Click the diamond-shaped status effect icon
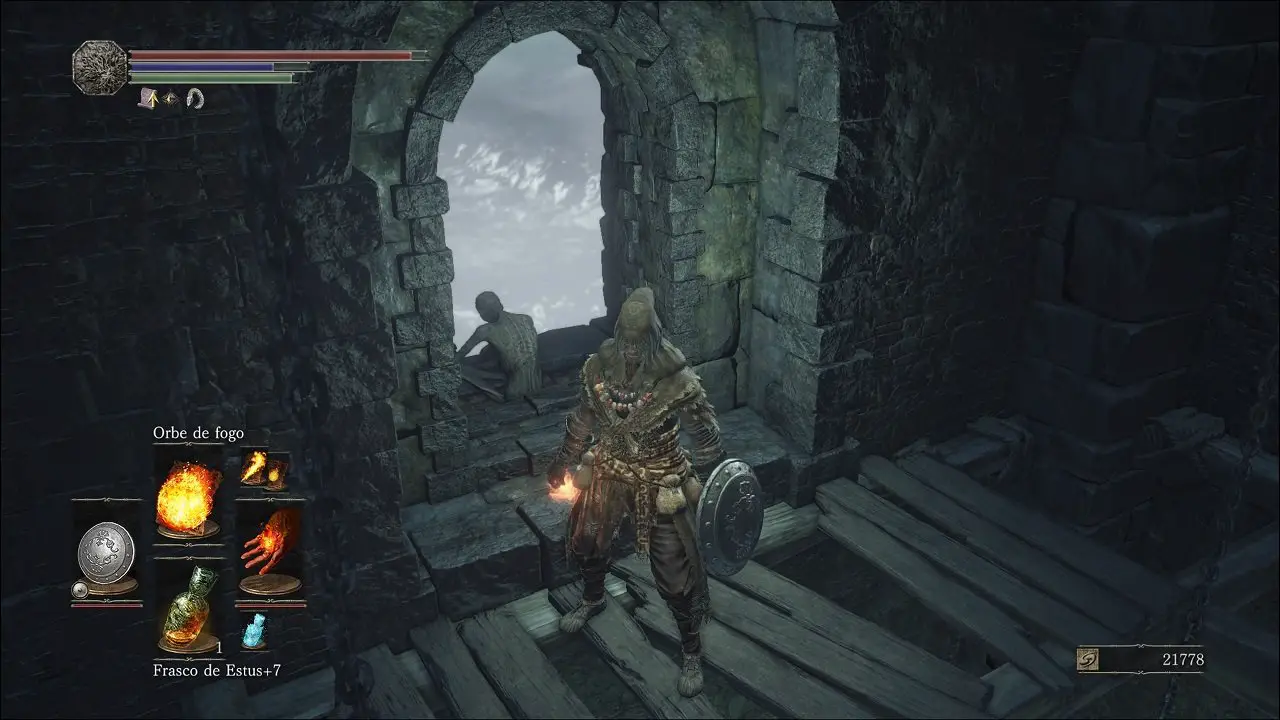 [x=172, y=99]
